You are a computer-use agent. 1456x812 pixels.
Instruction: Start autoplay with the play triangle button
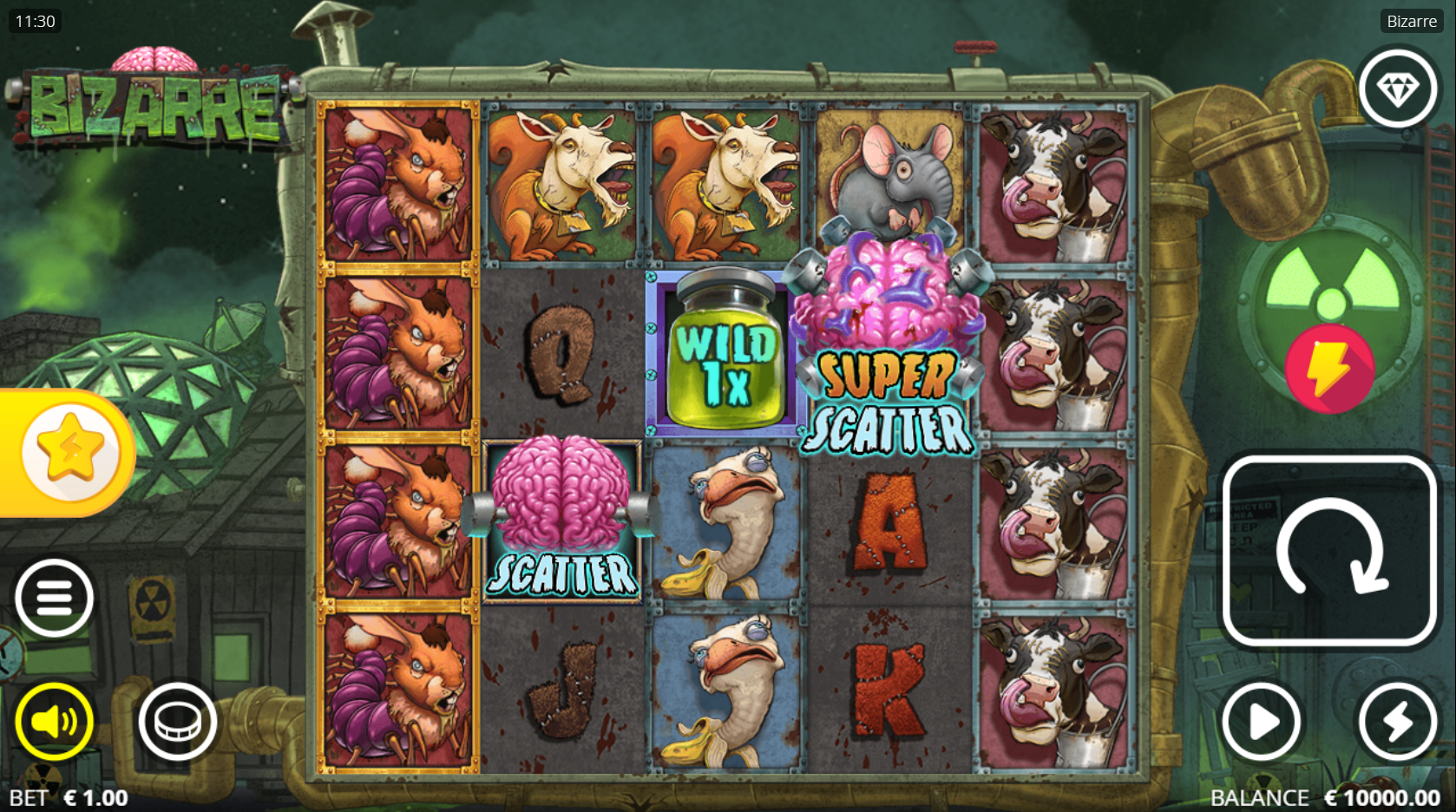pyautogui.click(x=1262, y=721)
